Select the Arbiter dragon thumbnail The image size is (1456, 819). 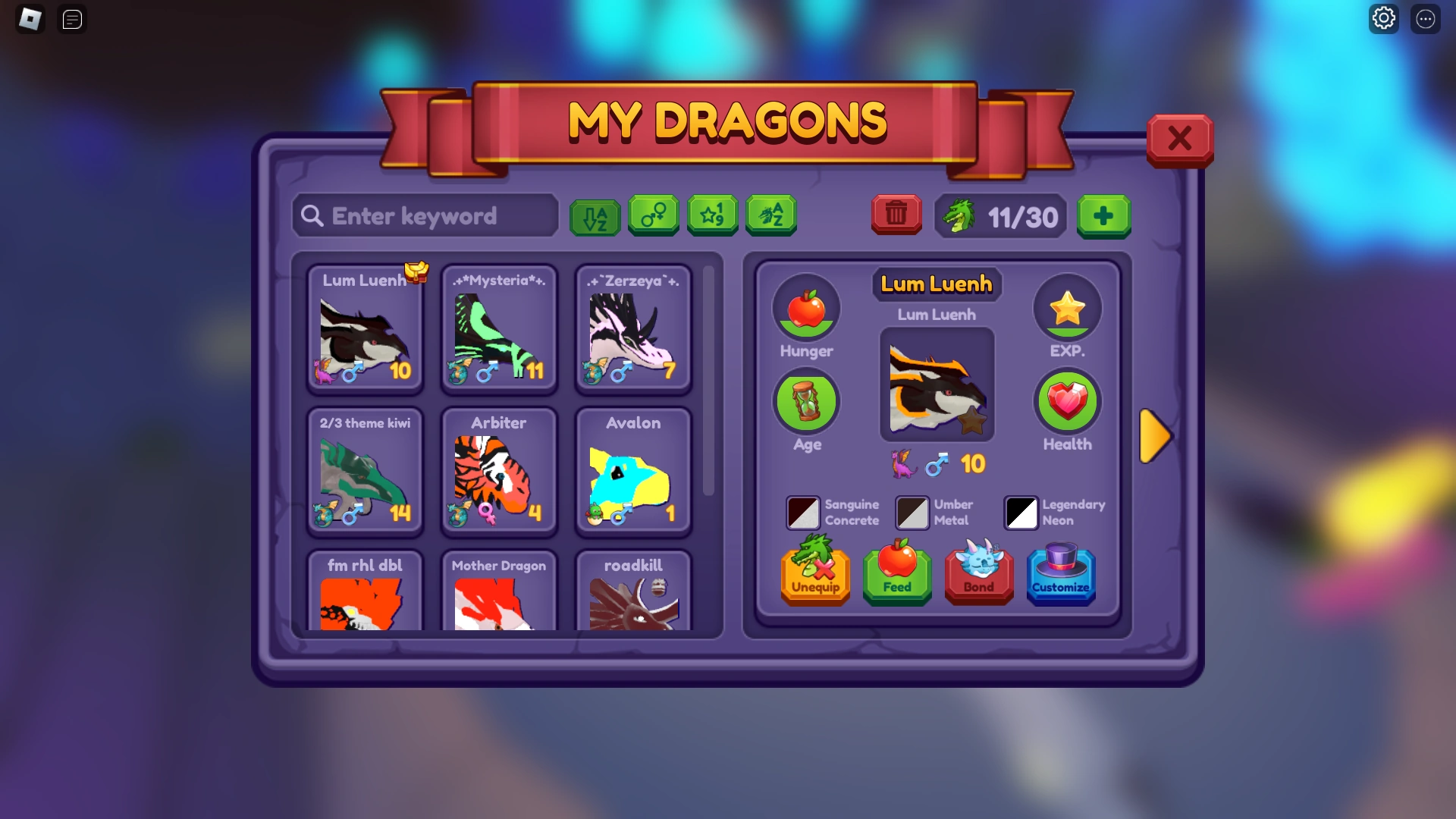[499, 472]
